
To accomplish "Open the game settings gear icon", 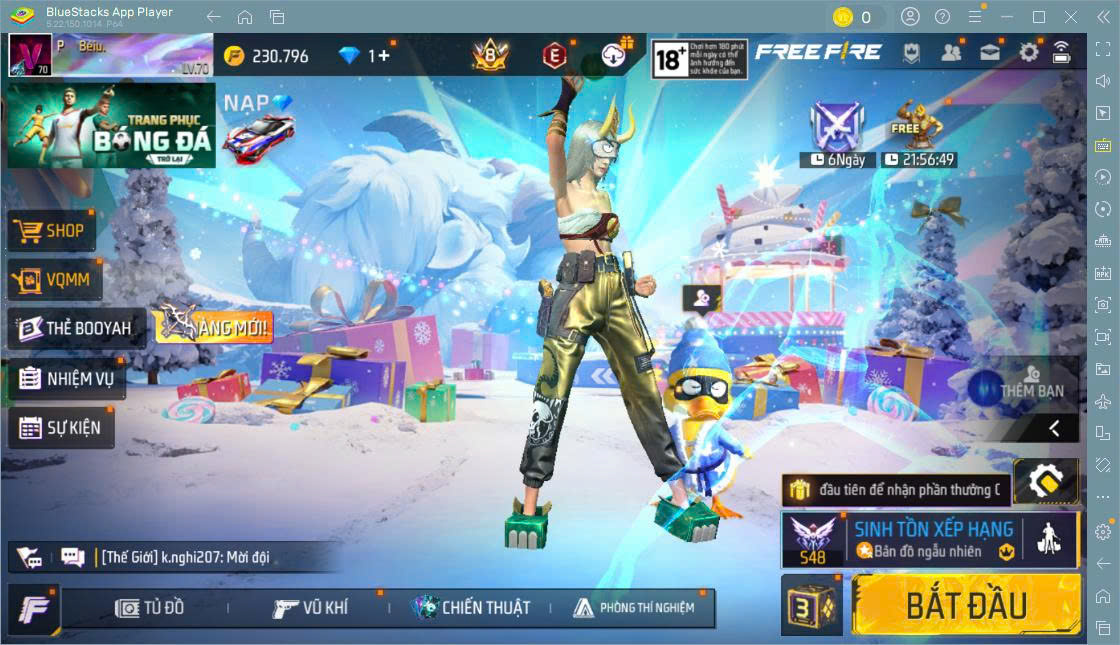I will point(1028,52).
